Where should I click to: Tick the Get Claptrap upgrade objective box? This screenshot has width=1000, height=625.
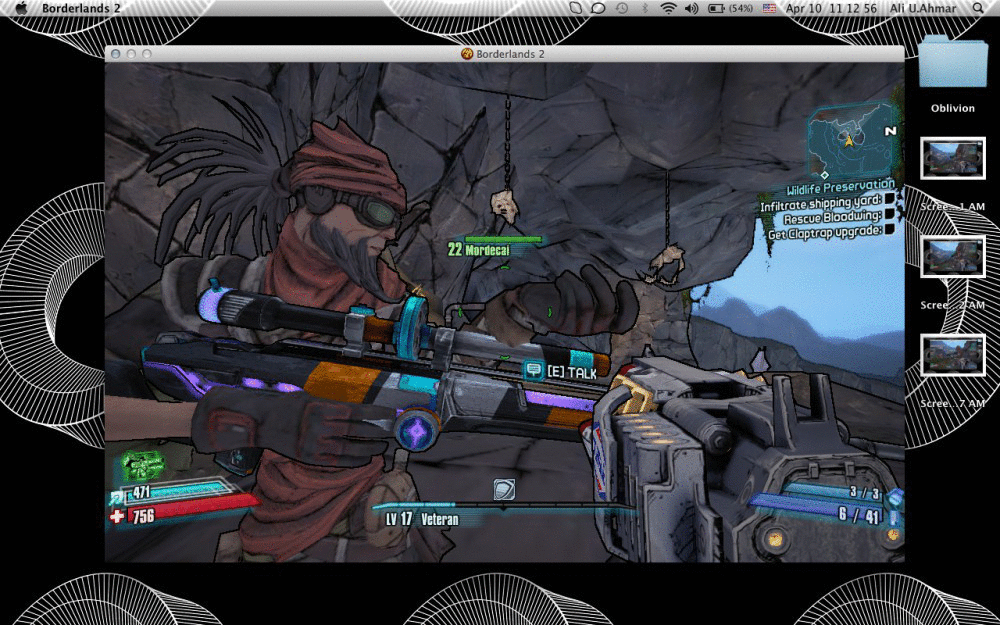[x=889, y=231]
